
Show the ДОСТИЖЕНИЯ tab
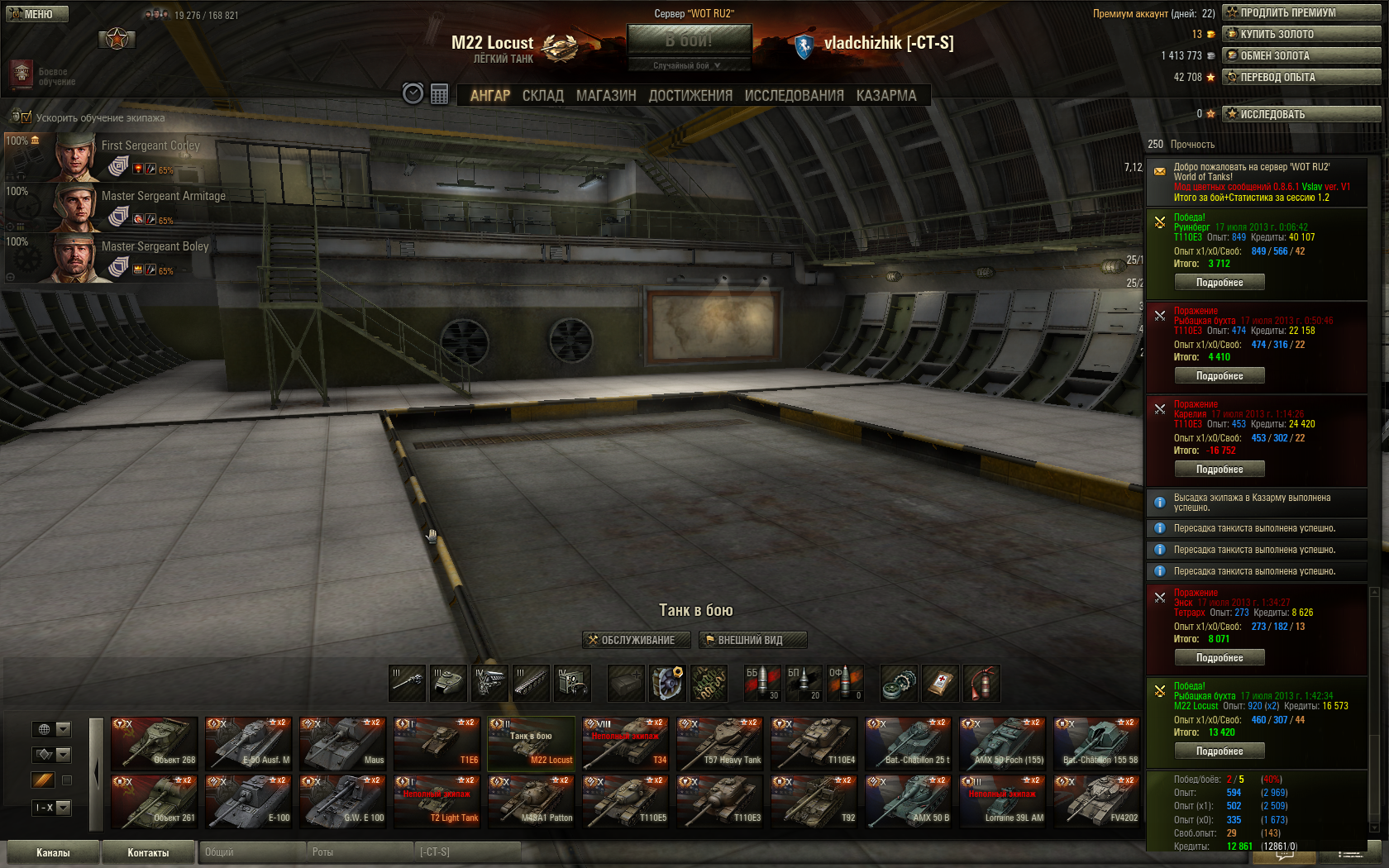point(690,96)
